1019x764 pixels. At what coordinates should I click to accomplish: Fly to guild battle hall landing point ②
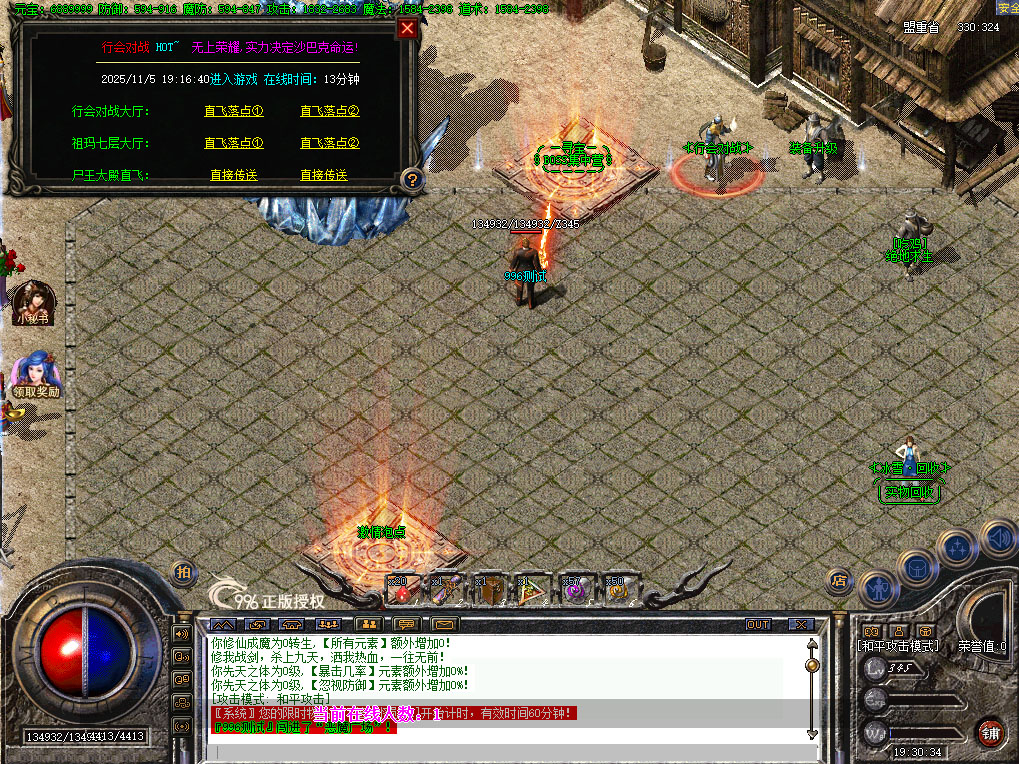click(x=329, y=112)
